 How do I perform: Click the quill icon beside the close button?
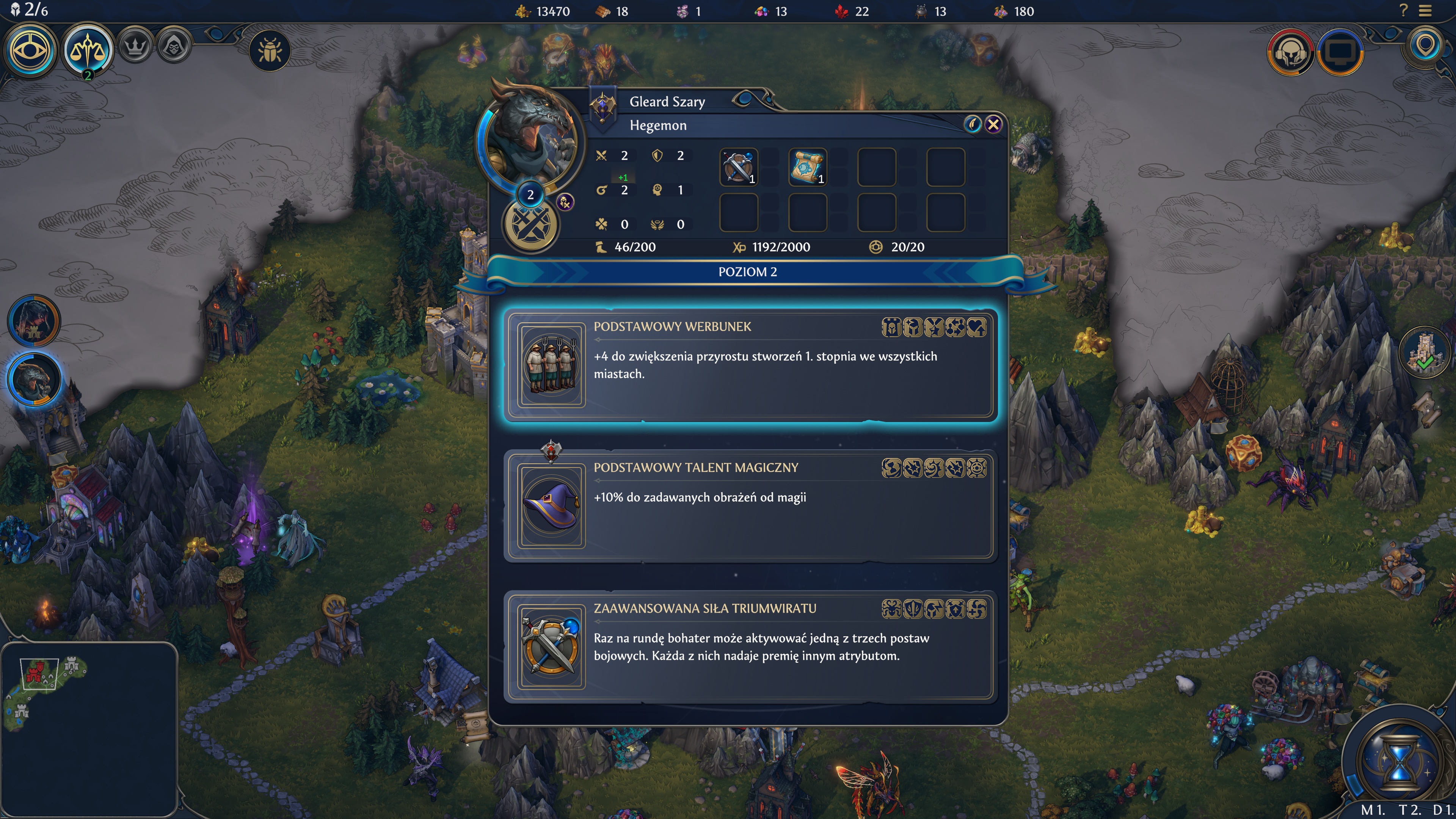(x=972, y=124)
